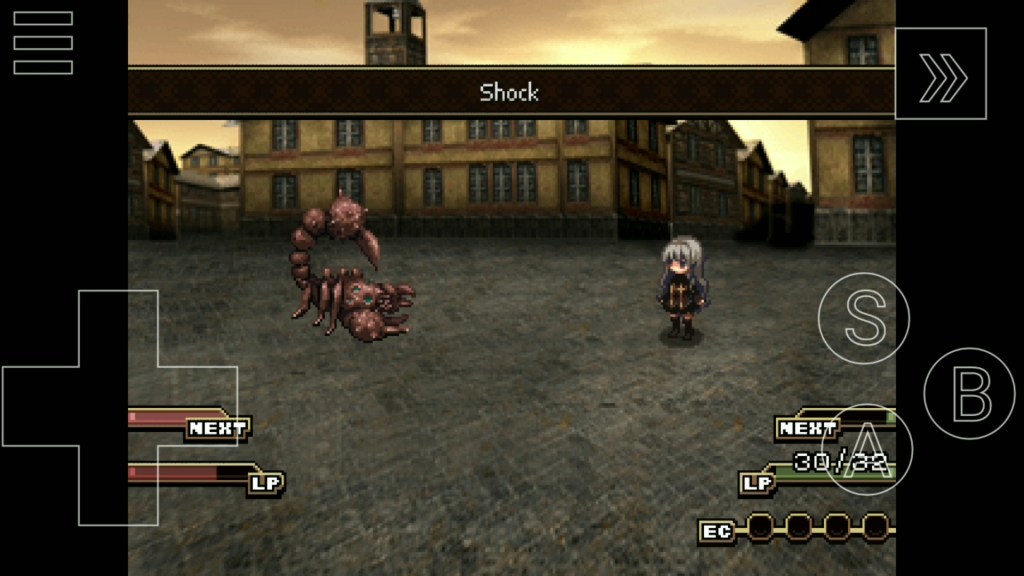Tap the virtual A button
The height and width of the screenshot is (576, 1024).
click(866, 449)
